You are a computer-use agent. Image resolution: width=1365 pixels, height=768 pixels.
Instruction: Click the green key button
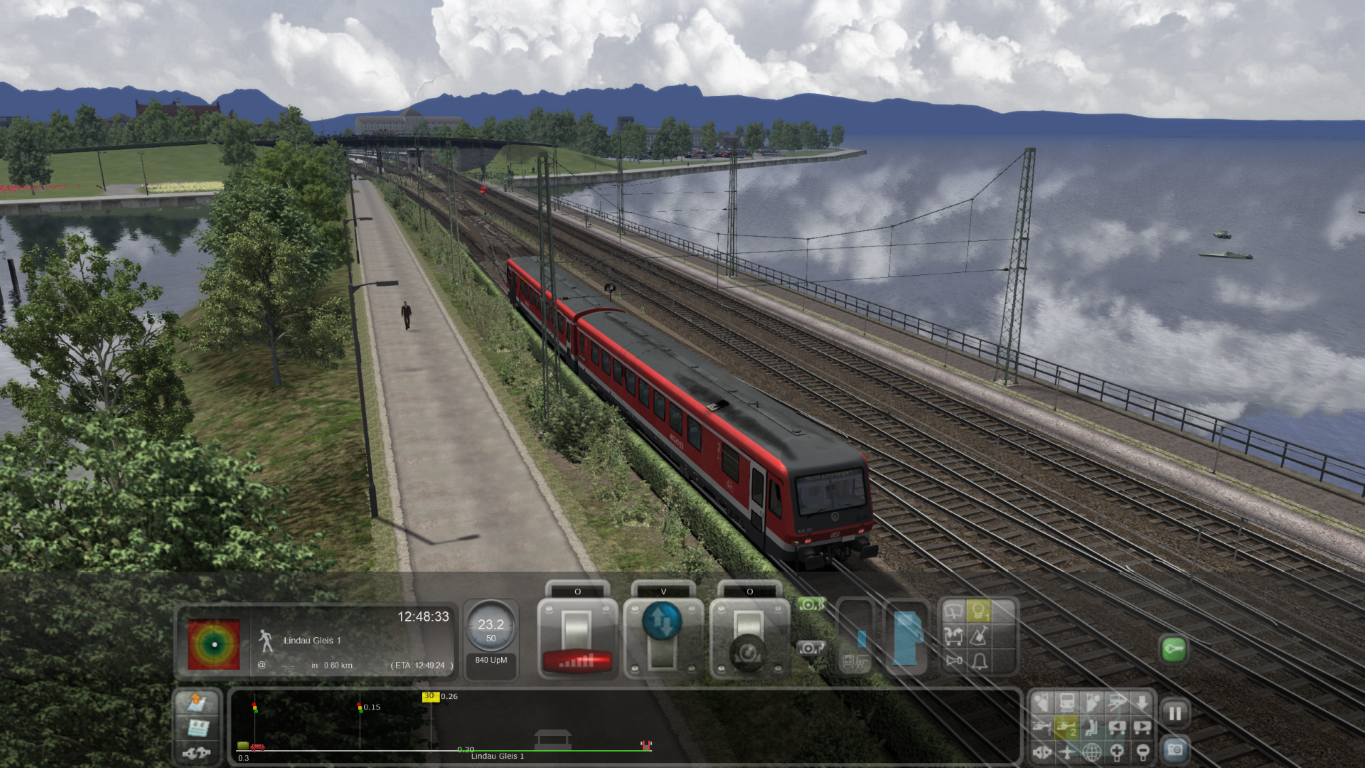coord(1173,649)
